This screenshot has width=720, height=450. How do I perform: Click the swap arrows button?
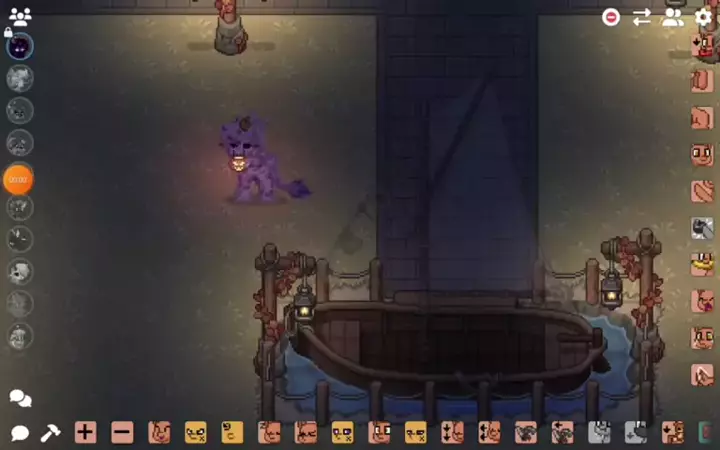(641, 17)
